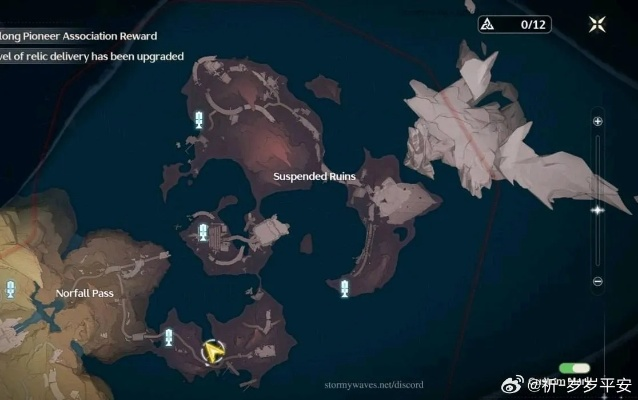
Task: Zoom in with the plus button
Action: (597, 121)
